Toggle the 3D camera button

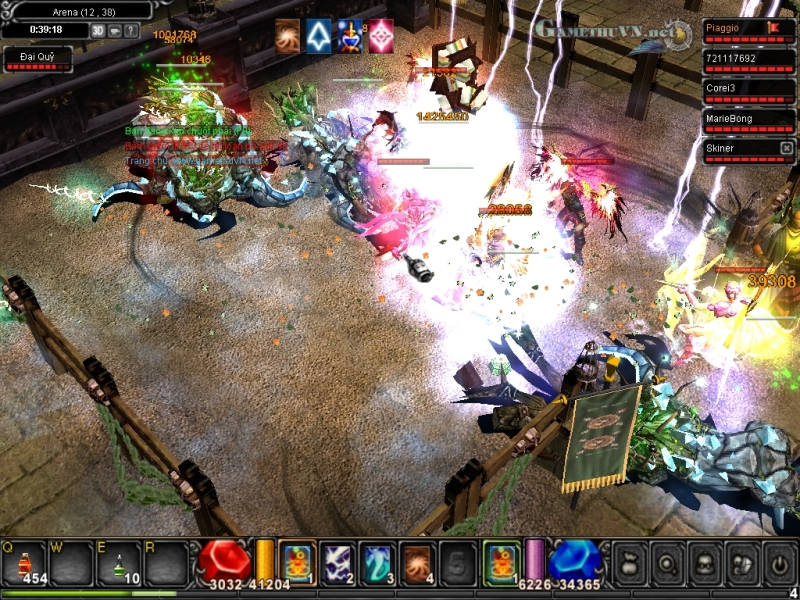98,30
